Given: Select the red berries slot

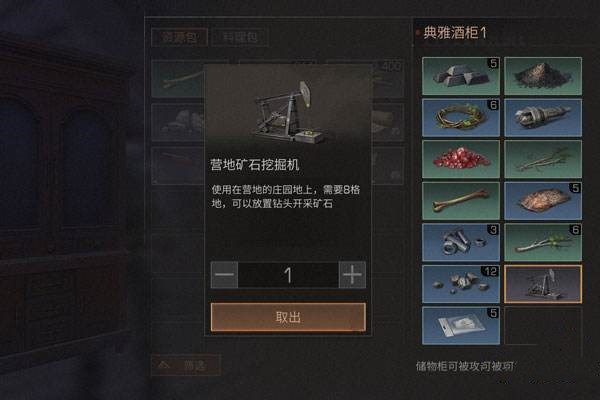Looking at the screenshot, I should pos(460,158).
